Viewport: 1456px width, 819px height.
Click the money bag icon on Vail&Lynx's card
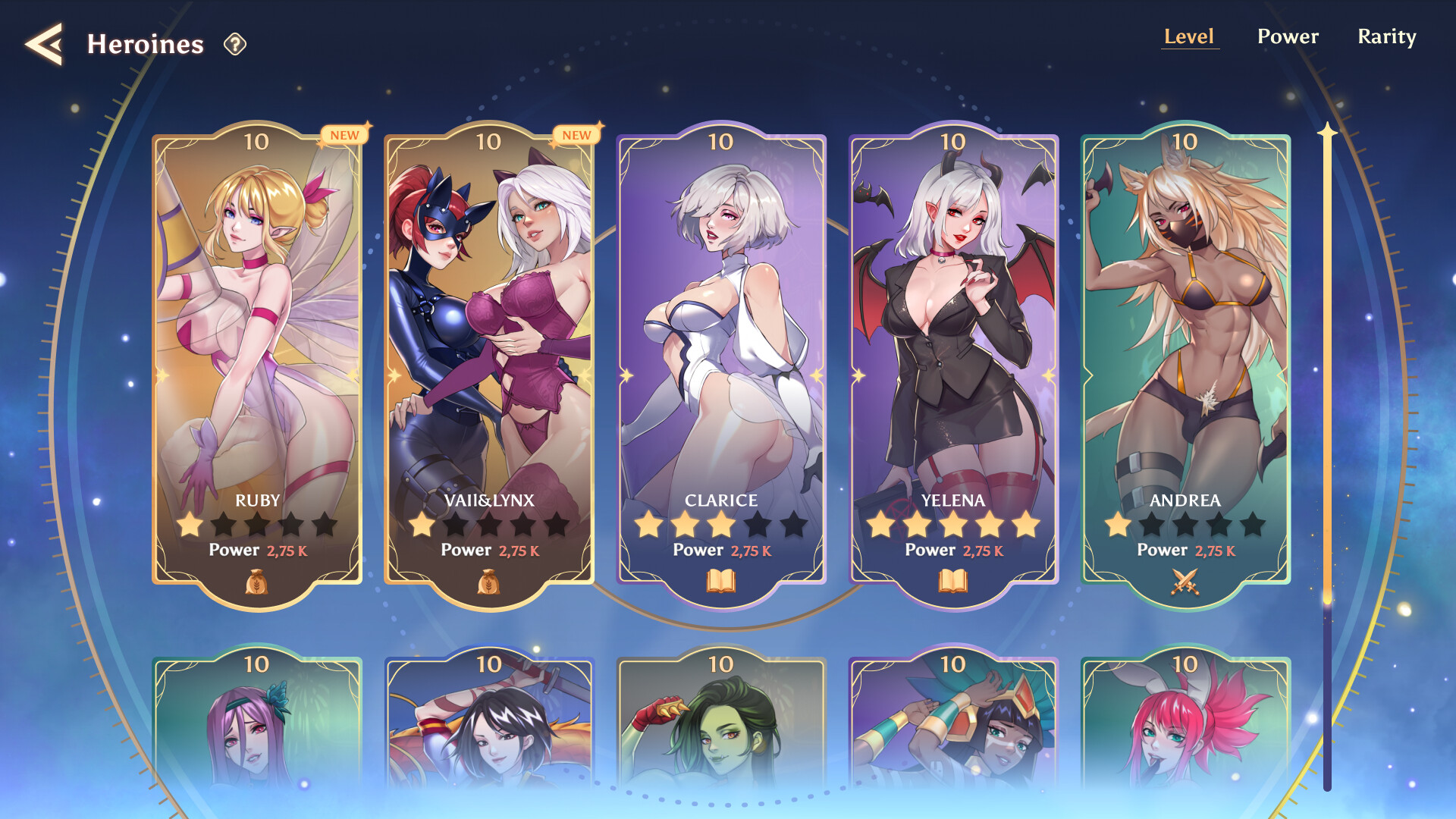point(490,580)
